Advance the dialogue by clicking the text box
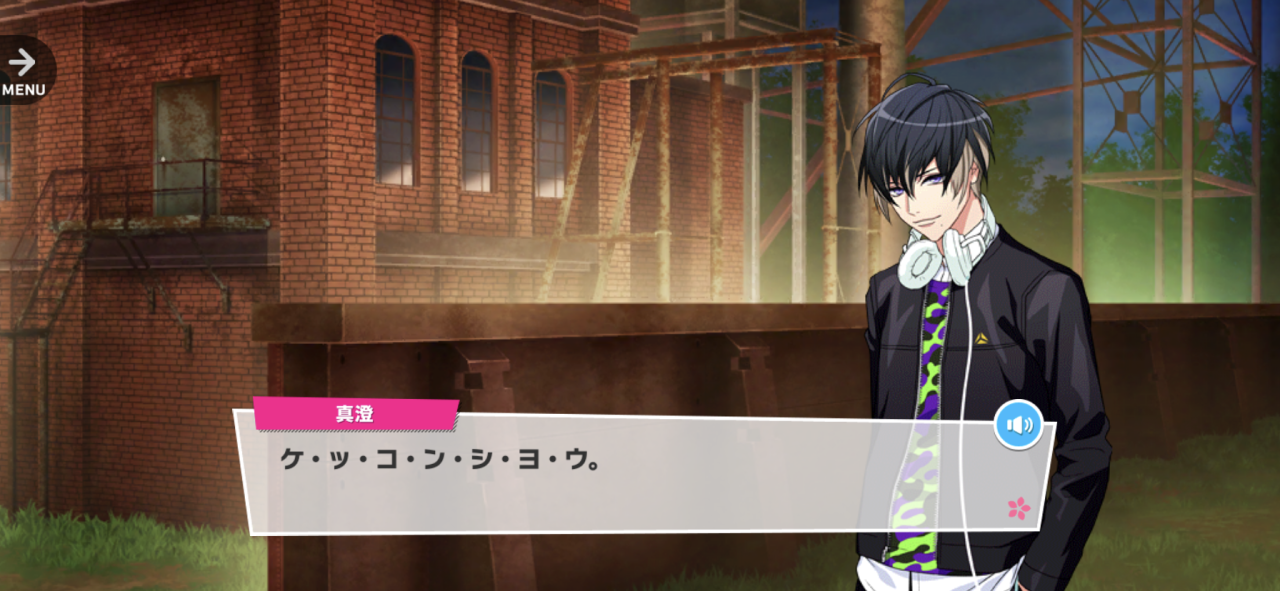Viewport: 1280px width, 591px height. [640, 480]
